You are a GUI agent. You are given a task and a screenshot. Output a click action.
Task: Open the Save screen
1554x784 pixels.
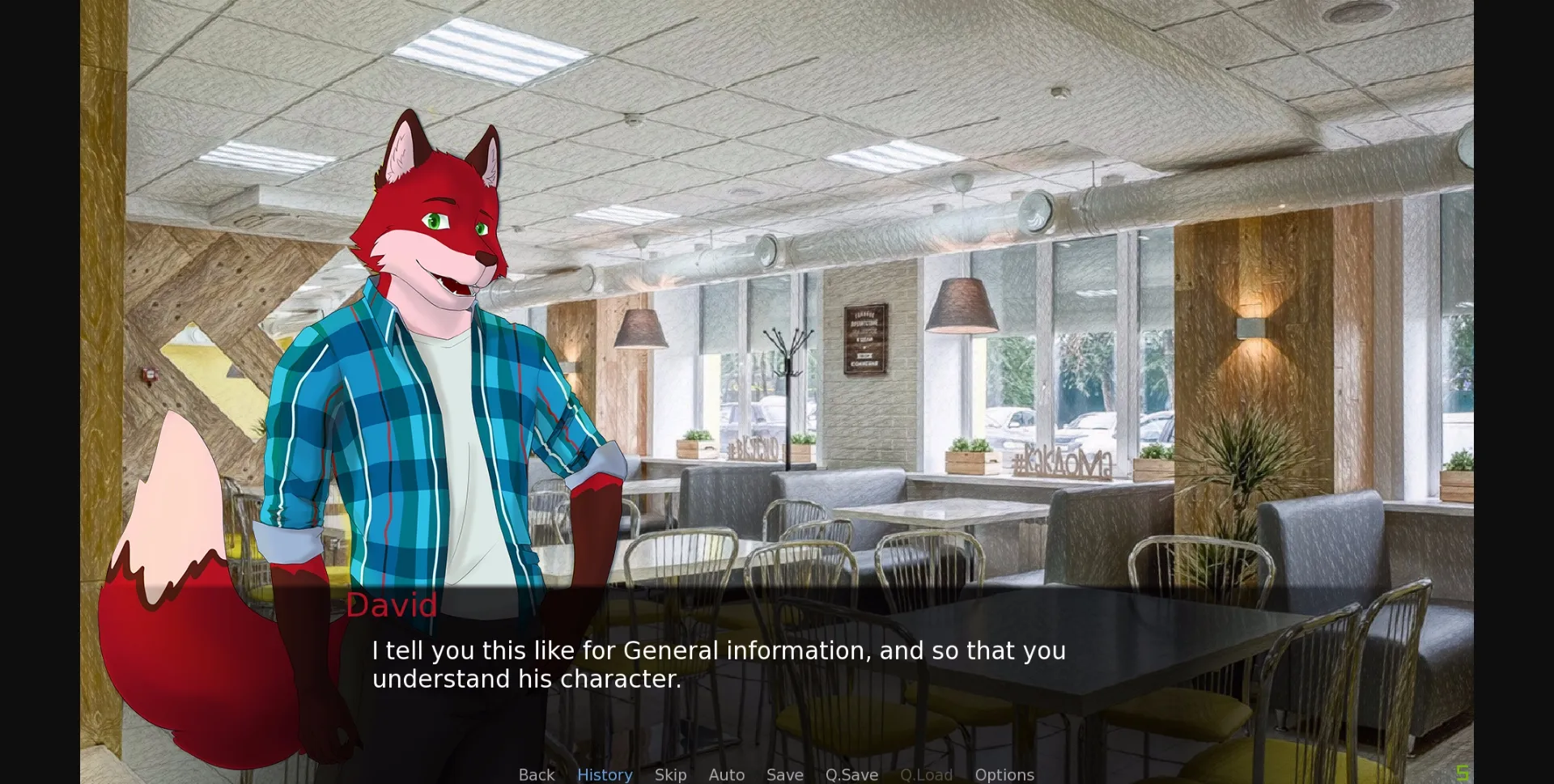click(x=784, y=774)
